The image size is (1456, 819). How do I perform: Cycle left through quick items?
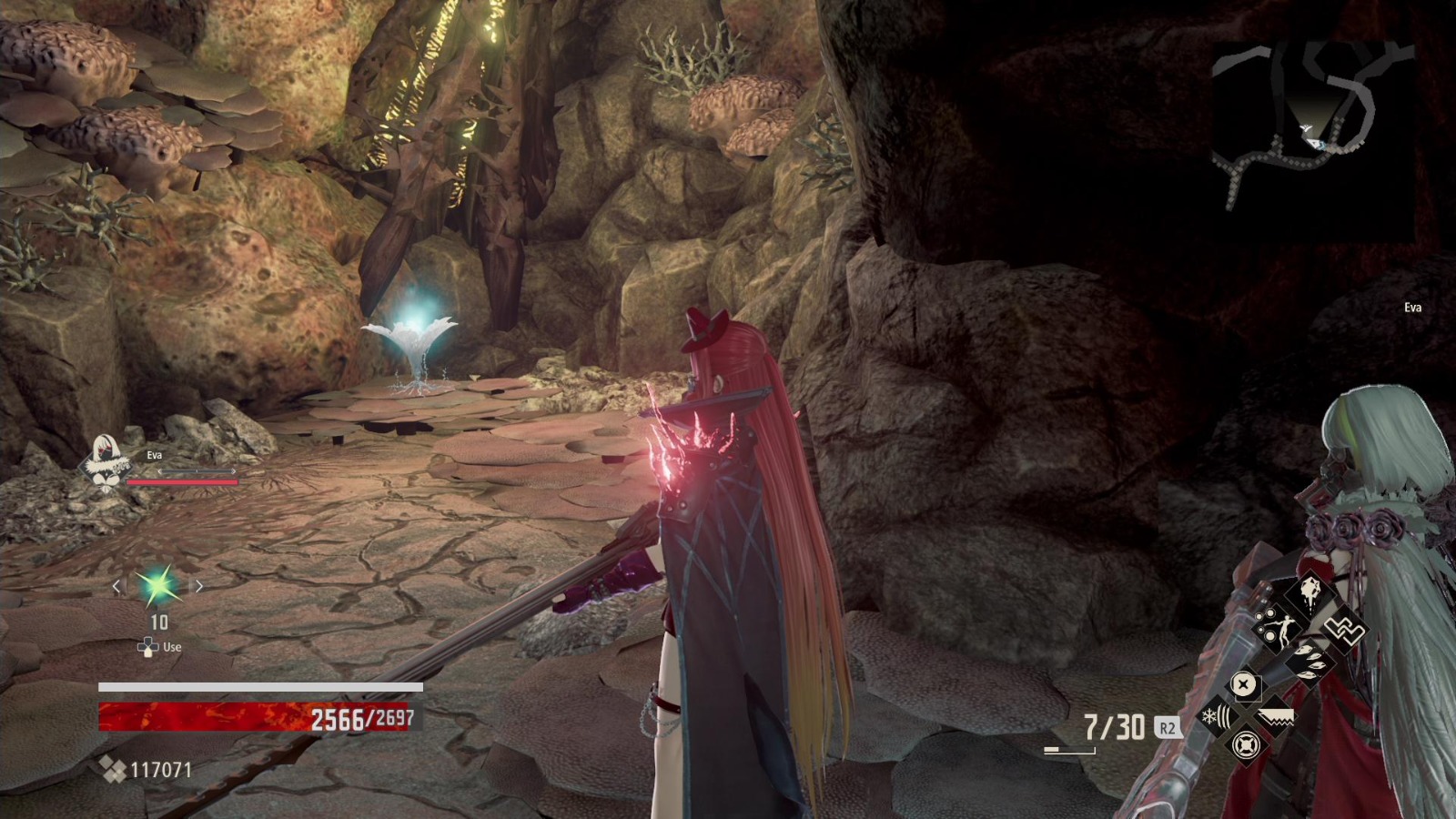[116, 587]
